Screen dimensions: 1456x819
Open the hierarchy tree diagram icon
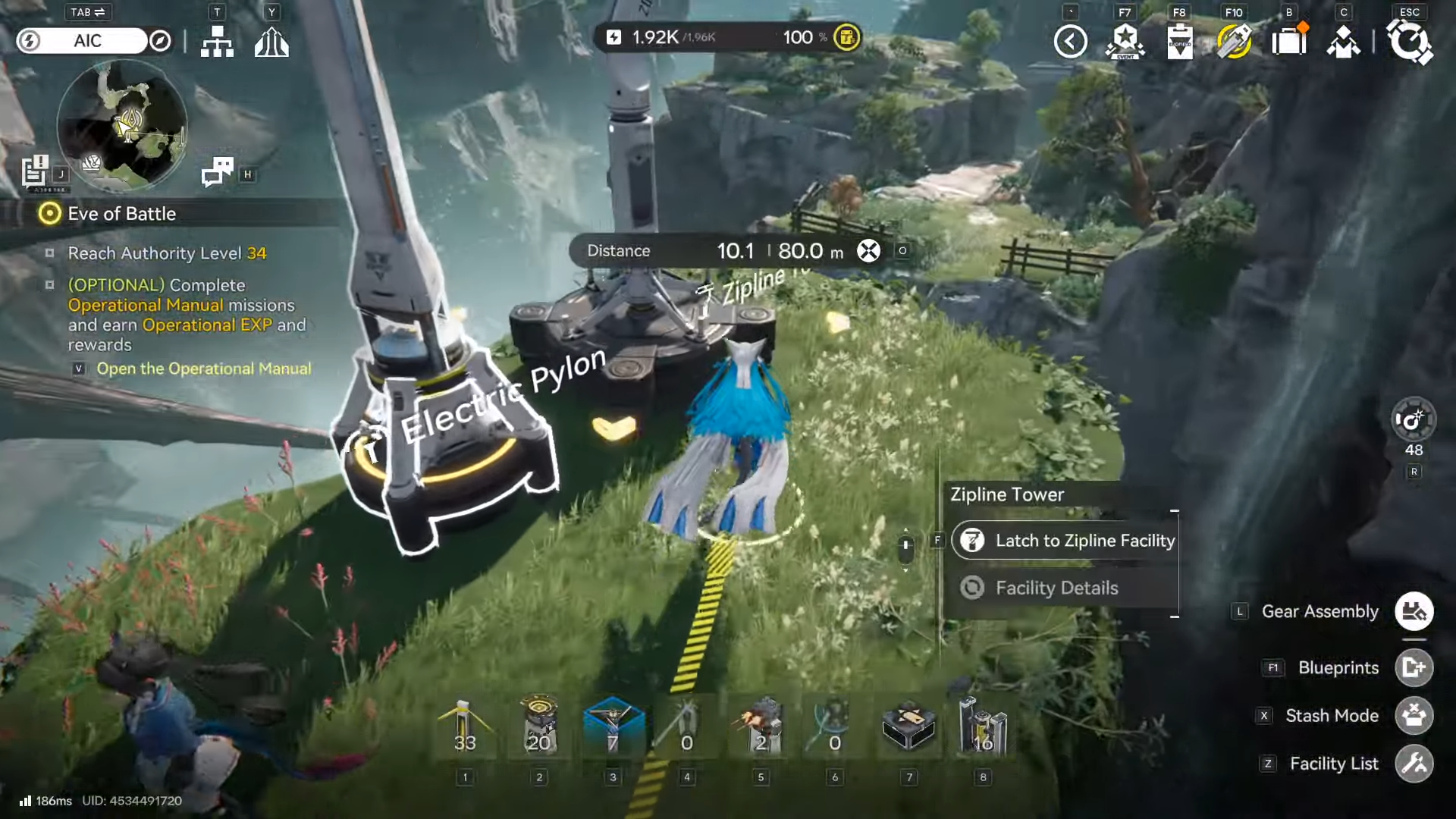(217, 42)
